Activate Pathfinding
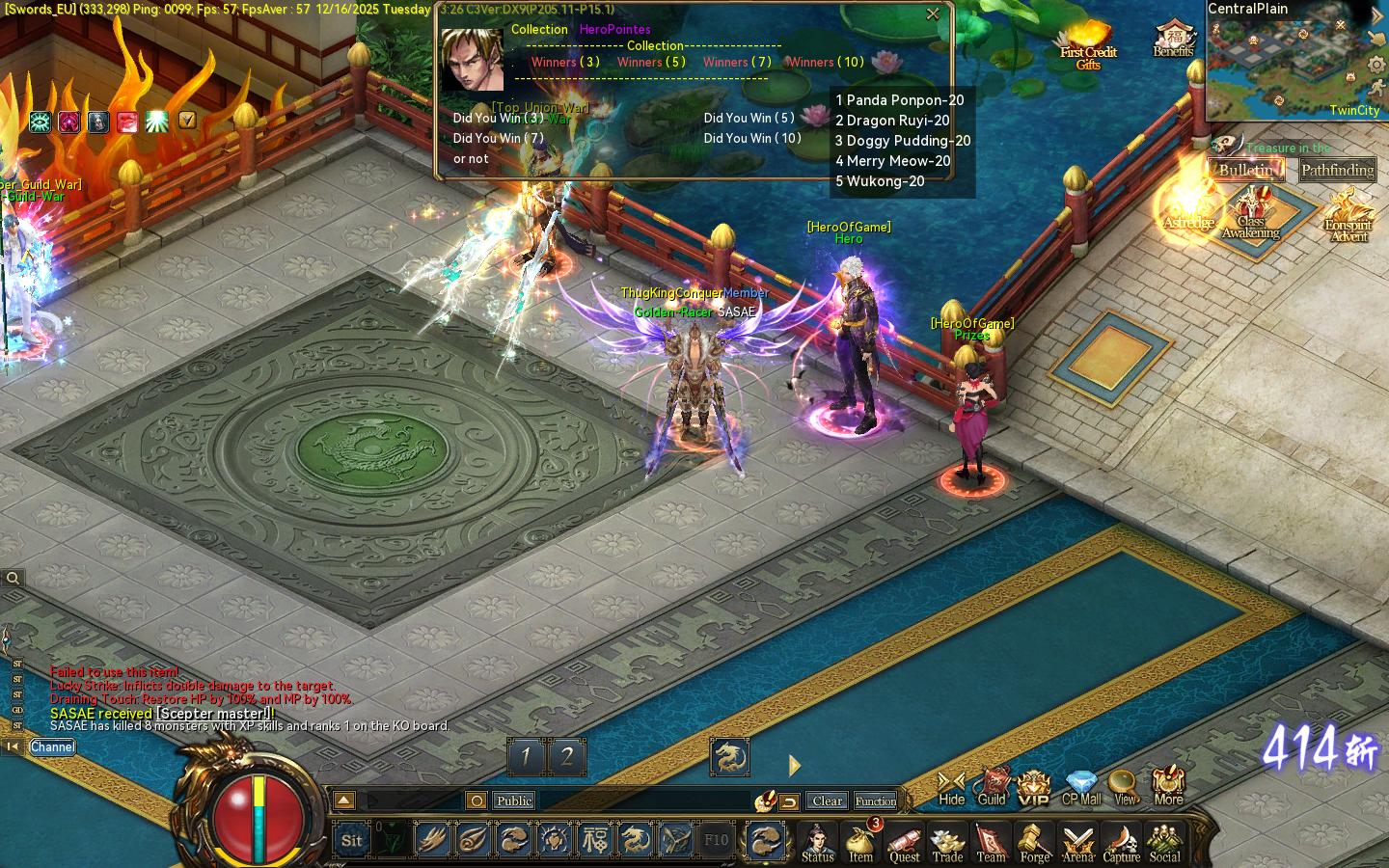Image resolution: width=1389 pixels, height=868 pixels. coord(1337,171)
